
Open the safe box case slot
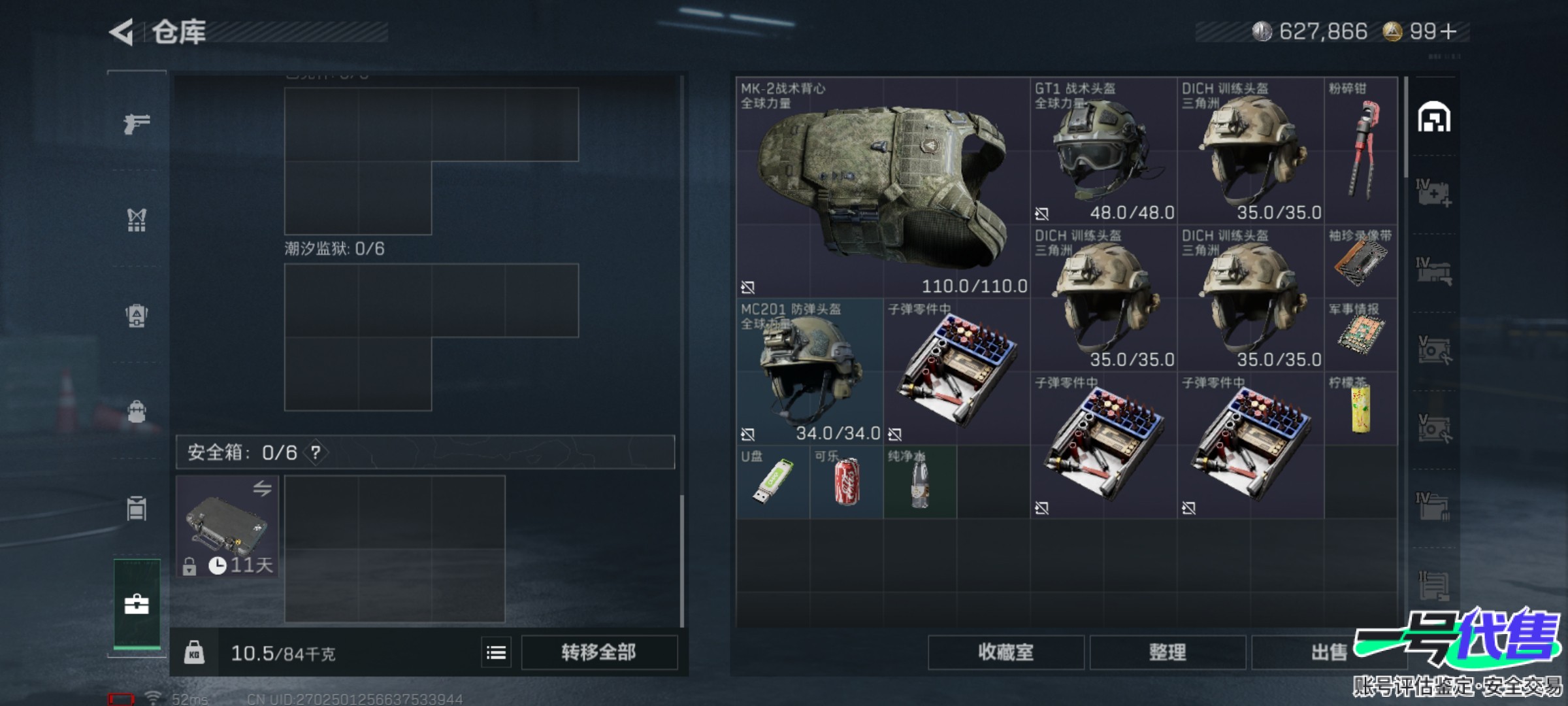(227, 526)
